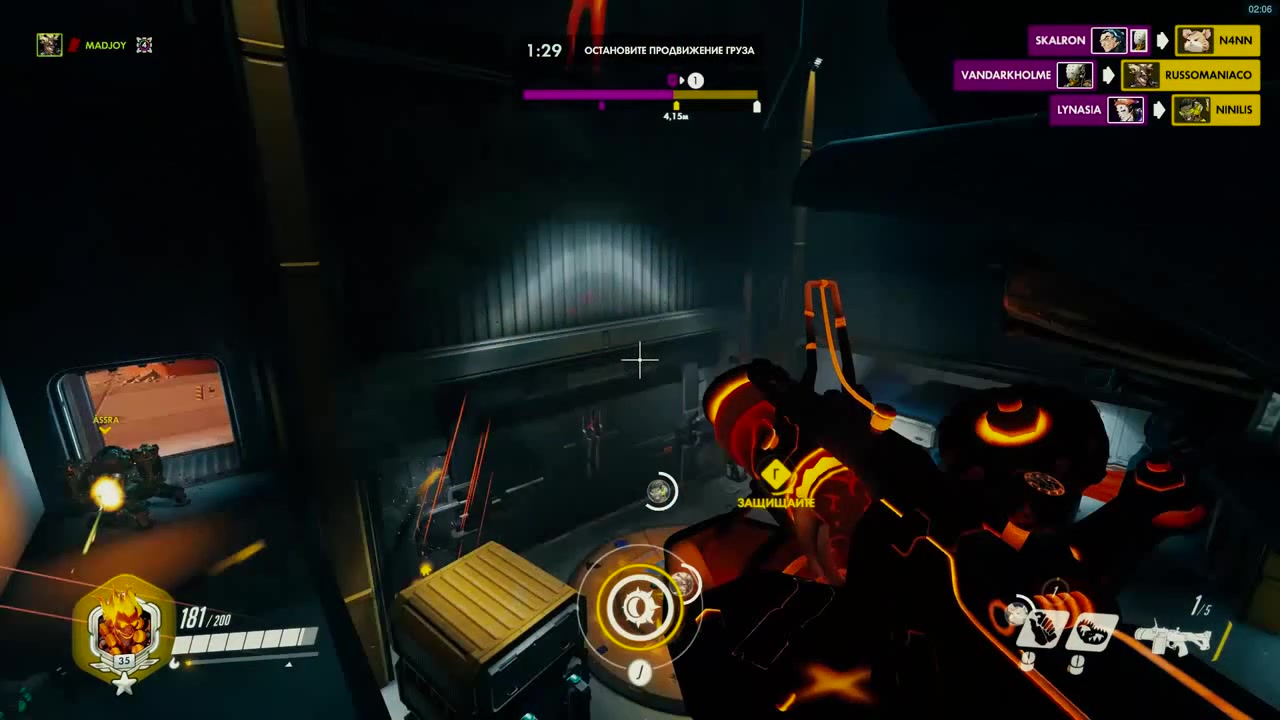Image resolution: width=1280 pixels, height=720 pixels.
Task: Click RUSSOMANIACO's entry in the kill feed
Action: click(1207, 75)
